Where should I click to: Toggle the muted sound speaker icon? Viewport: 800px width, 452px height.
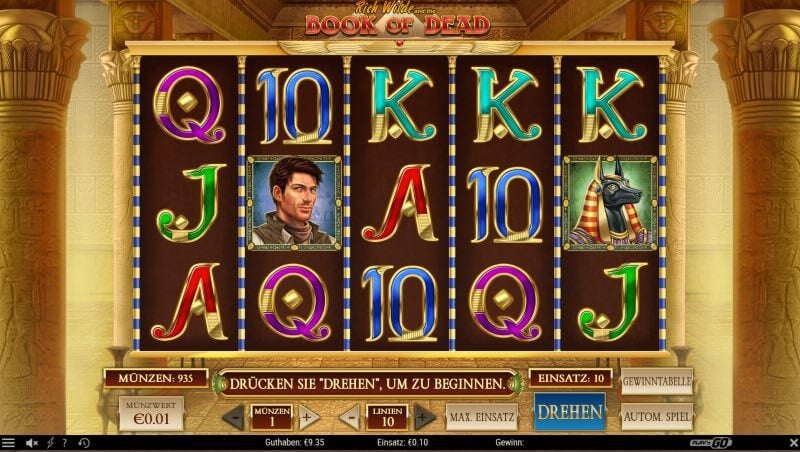point(31,442)
